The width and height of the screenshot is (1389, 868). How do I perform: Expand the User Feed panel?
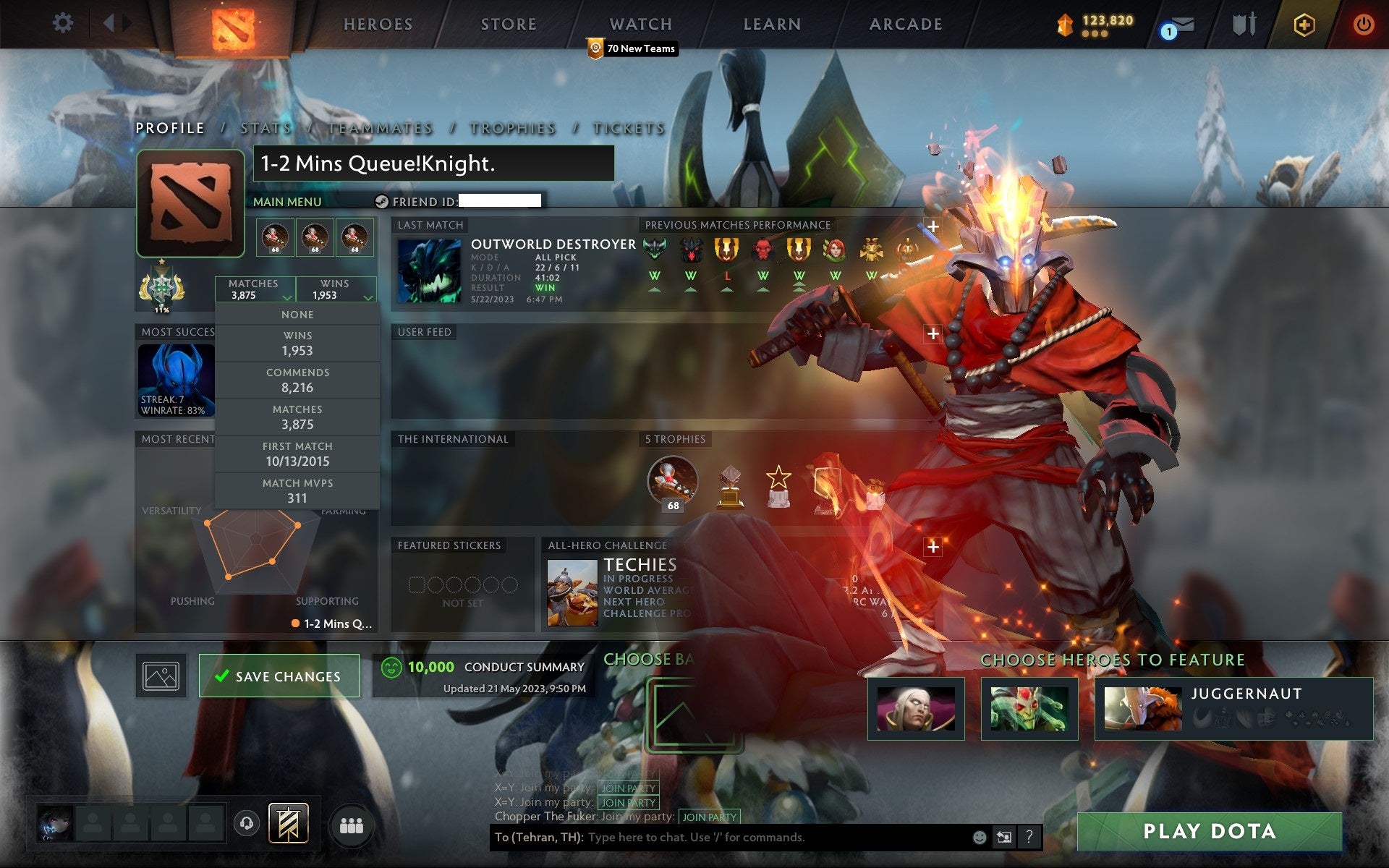click(x=933, y=333)
